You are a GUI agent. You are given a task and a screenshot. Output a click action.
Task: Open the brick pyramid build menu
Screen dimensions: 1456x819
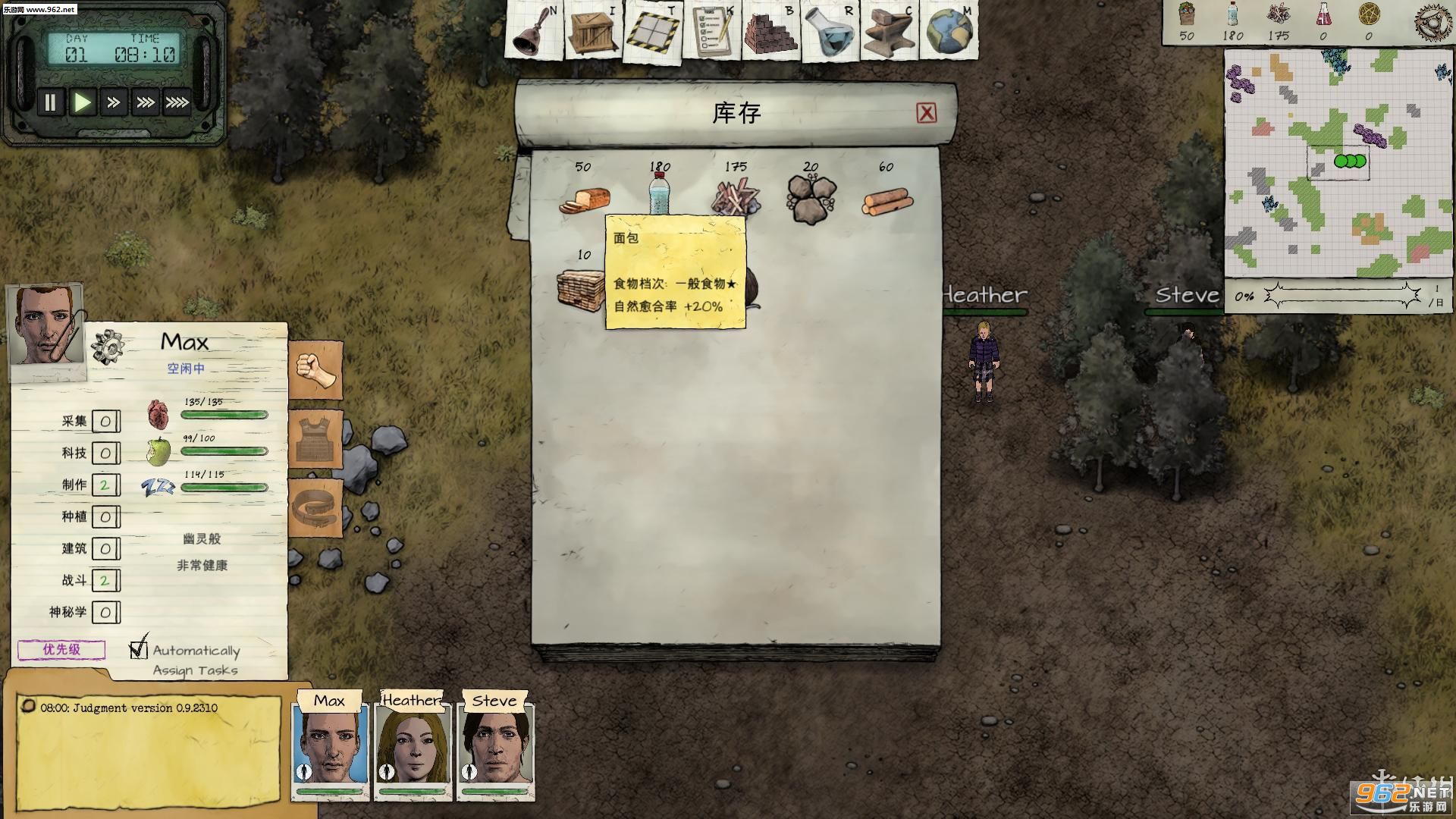770,32
